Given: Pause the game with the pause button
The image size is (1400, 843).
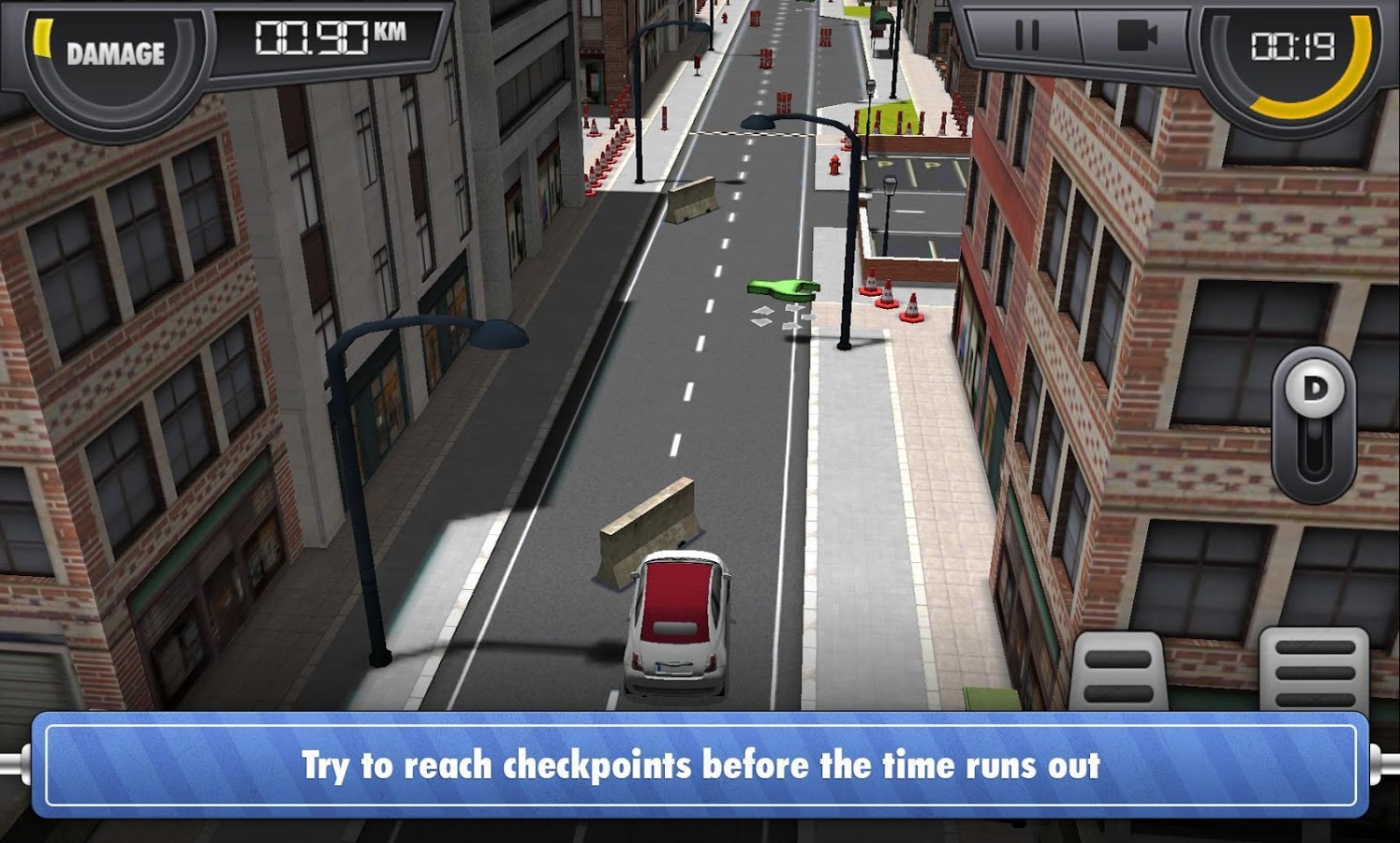Looking at the screenshot, I should click(1026, 37).
